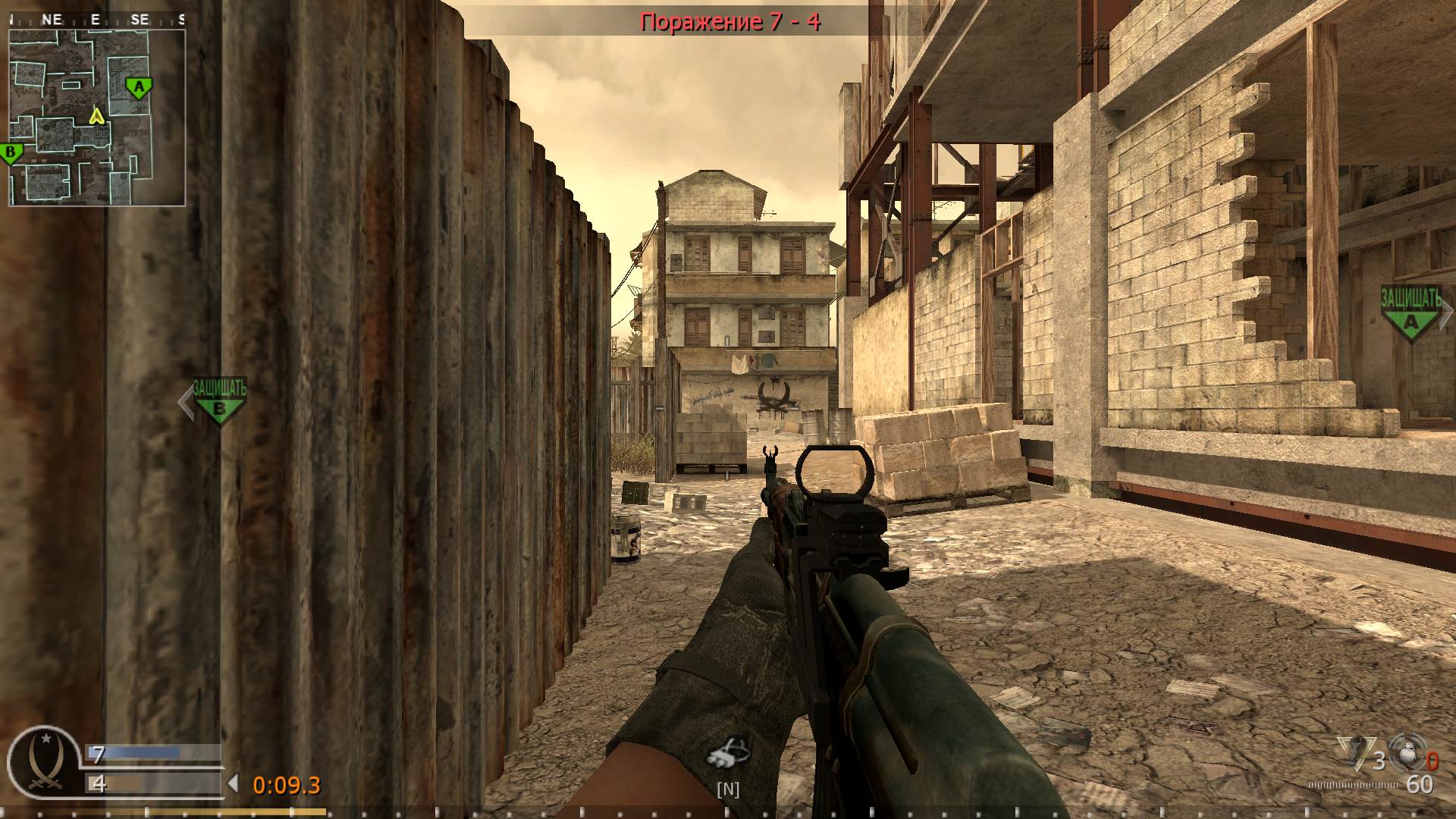Click objective marker A on the minimap
Image resolution: width=1456 pixels, height=819 pixels.
138,86
